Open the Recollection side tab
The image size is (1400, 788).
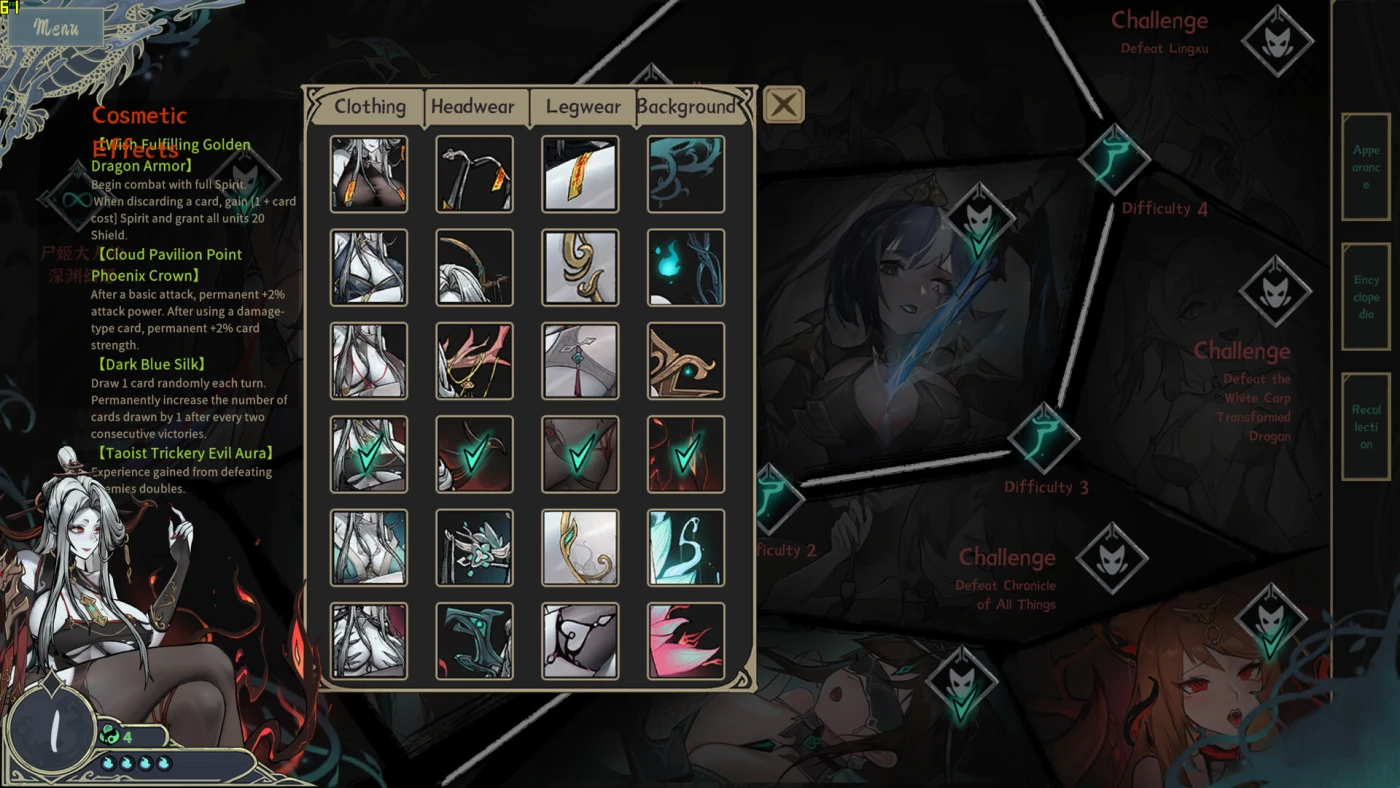1365,427
